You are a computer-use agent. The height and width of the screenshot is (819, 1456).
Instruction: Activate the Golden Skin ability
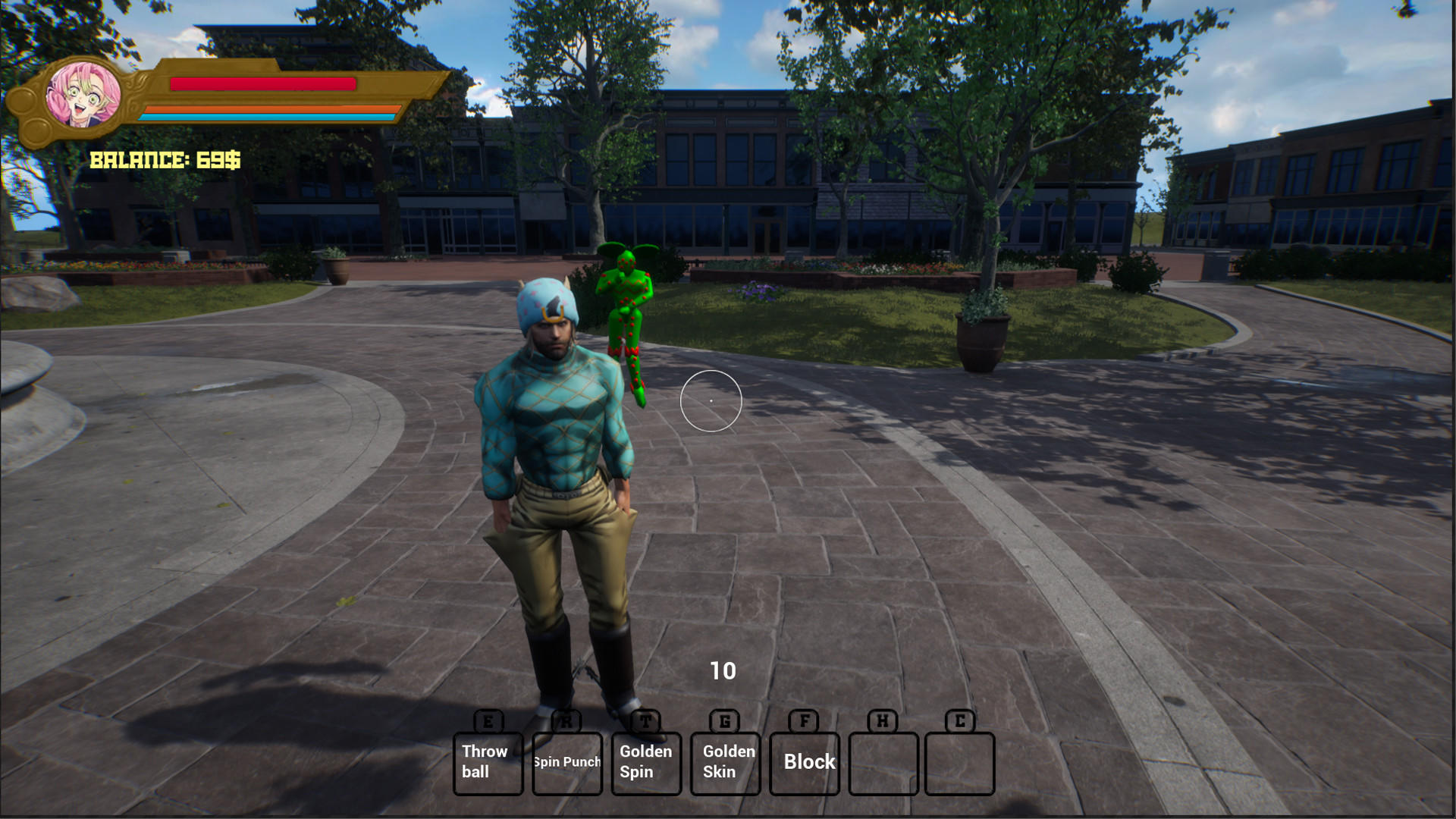click(x=725, y=761)
